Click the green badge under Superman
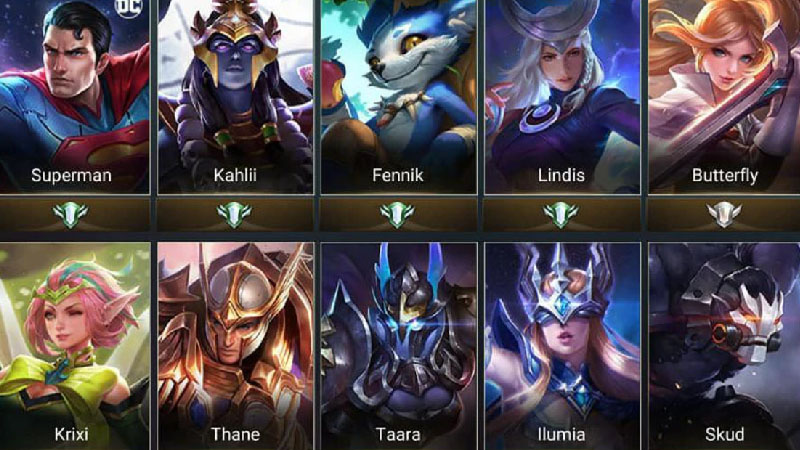 click(x=71, y=214)
